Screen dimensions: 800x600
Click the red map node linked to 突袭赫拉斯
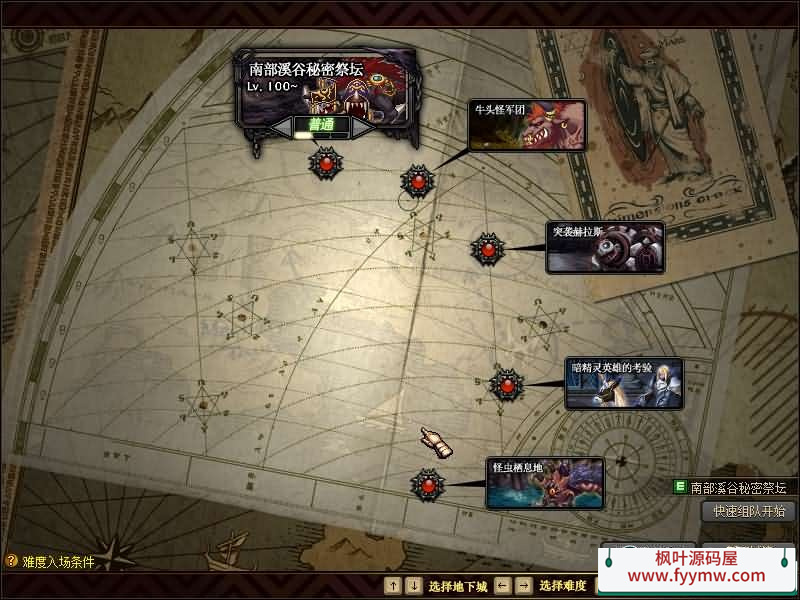pos(487,249)
